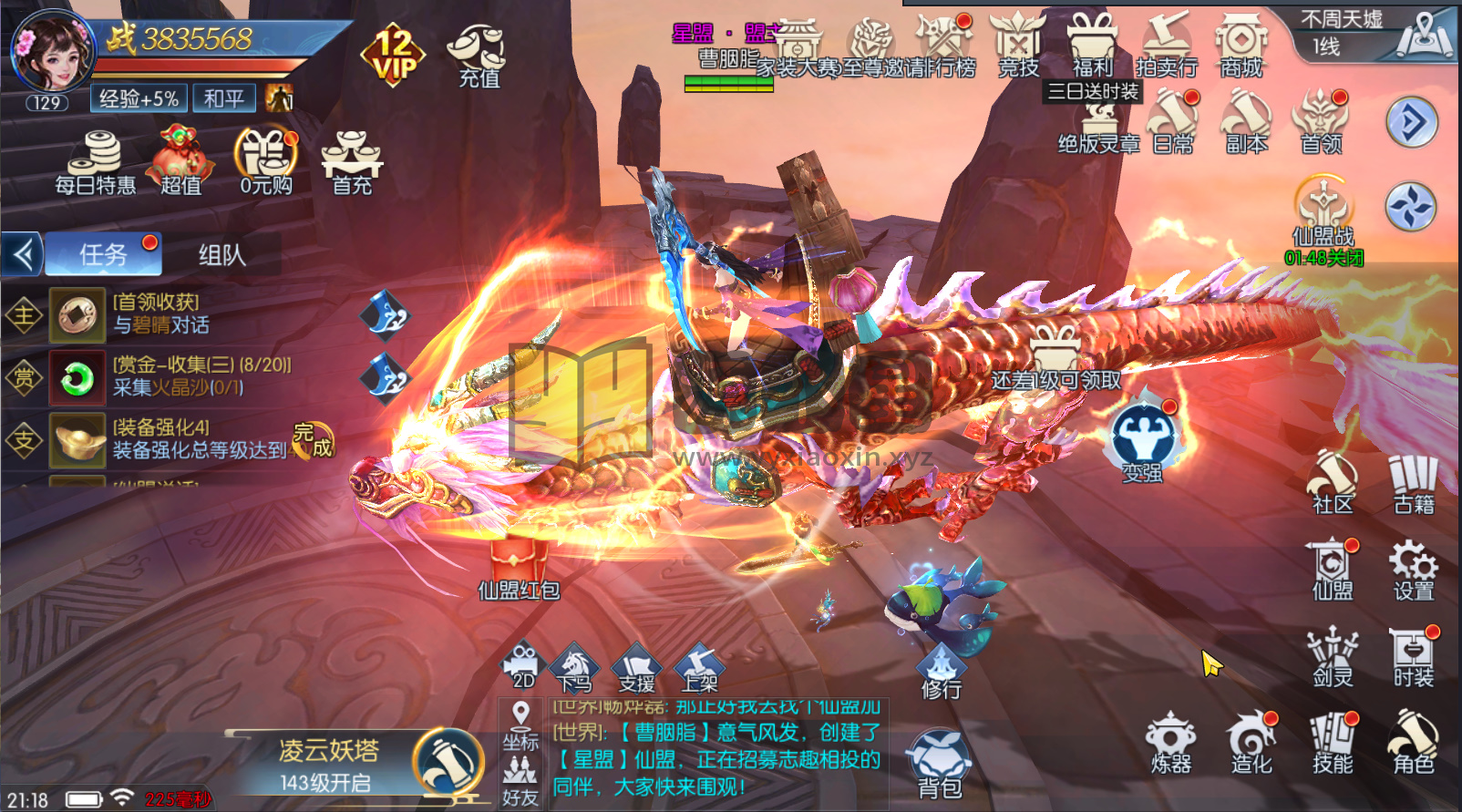The height and width of the screenshot is (812, 1462).
Task: Open the 拍卖行 auction house
Action: point(1167,46)
